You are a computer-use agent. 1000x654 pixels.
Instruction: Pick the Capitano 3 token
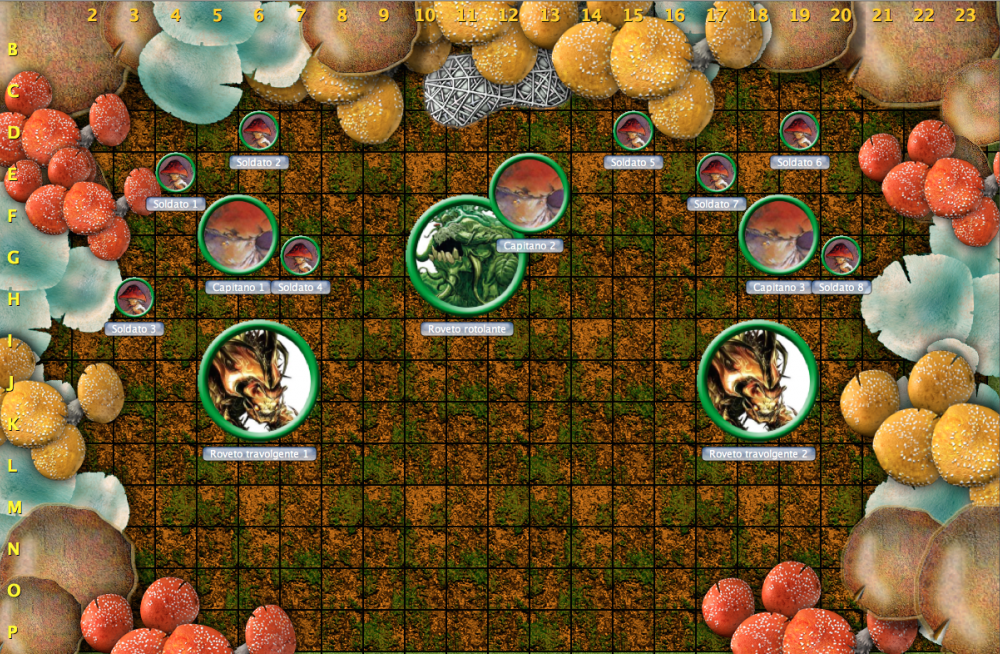coord(779,235)
